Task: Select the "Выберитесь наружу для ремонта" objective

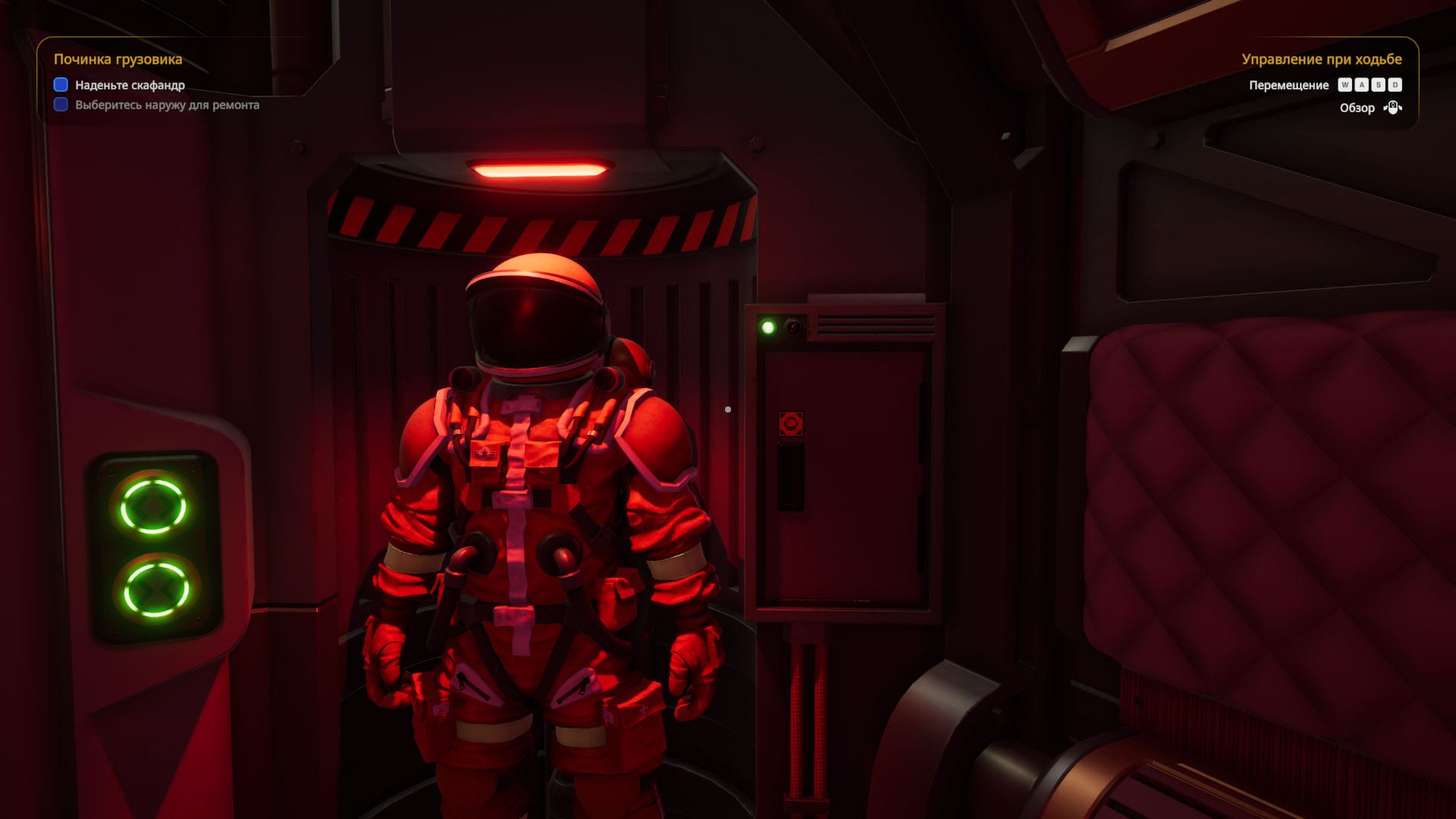Action: [167, 105]
